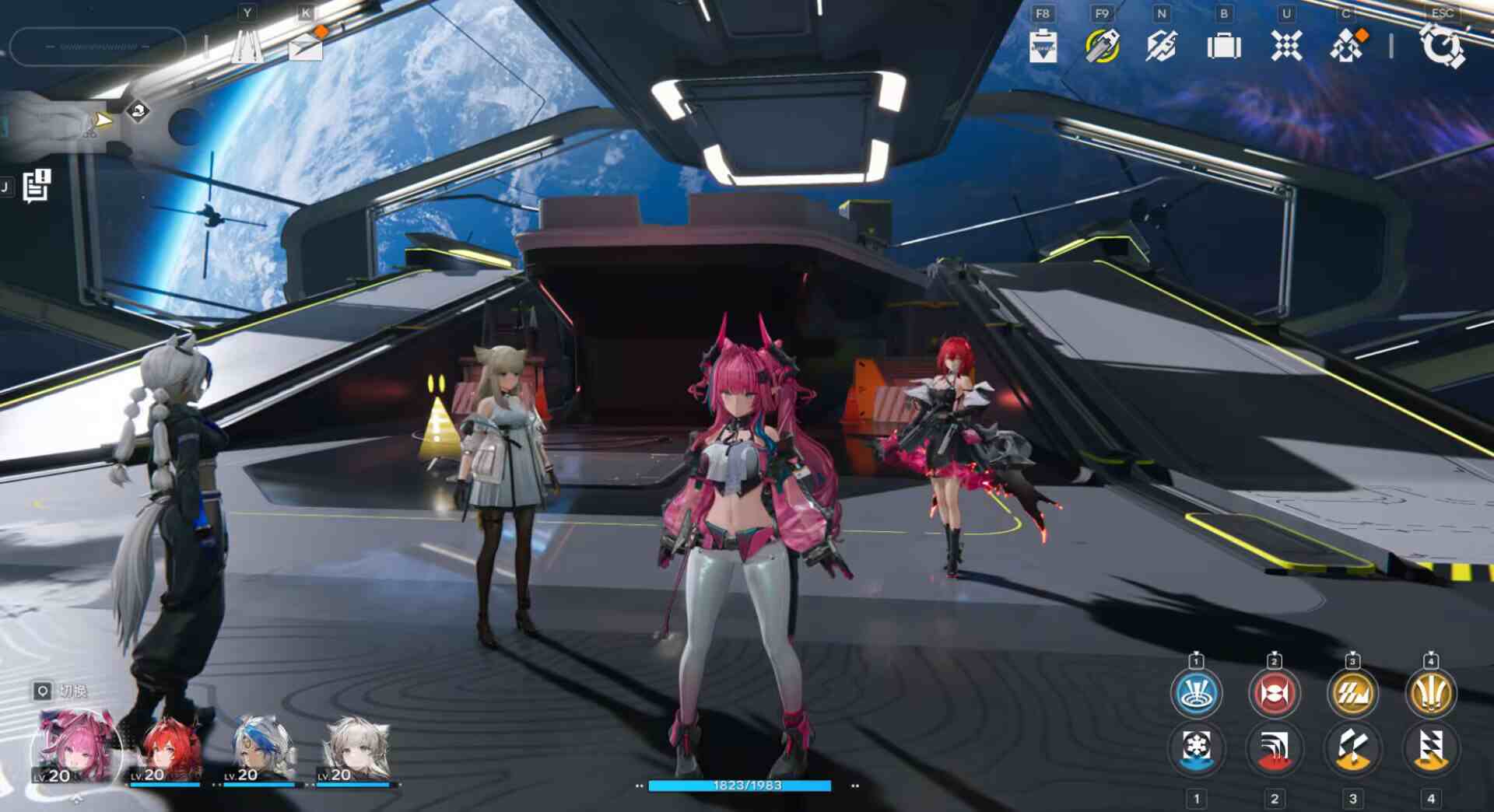Open the checkered X-shaped menu icon
Image resolution: width=1494 pixels, height=812 pixels.
1286,46
